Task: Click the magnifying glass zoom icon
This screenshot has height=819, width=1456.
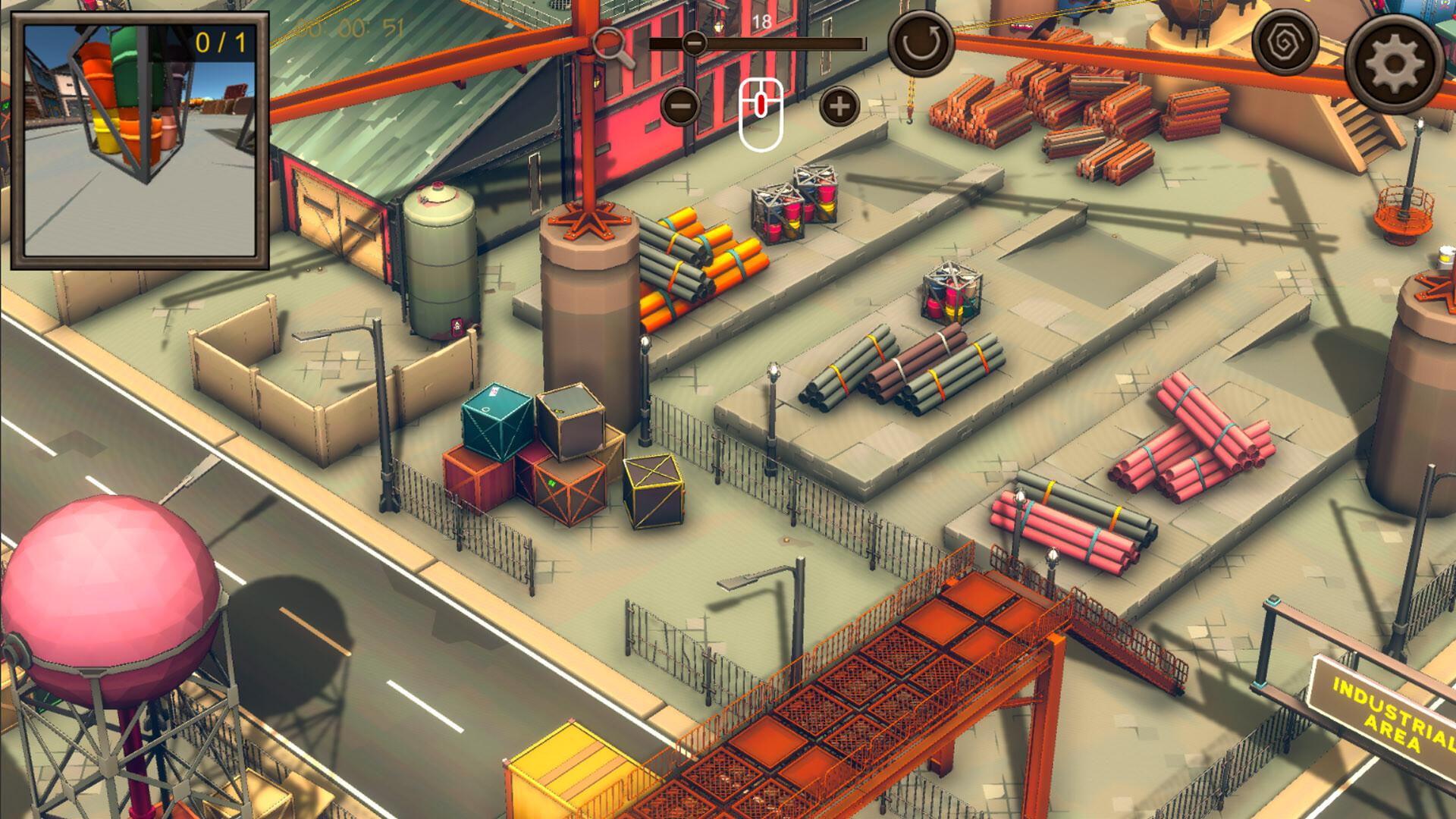Action: click(x=614, y=47)
